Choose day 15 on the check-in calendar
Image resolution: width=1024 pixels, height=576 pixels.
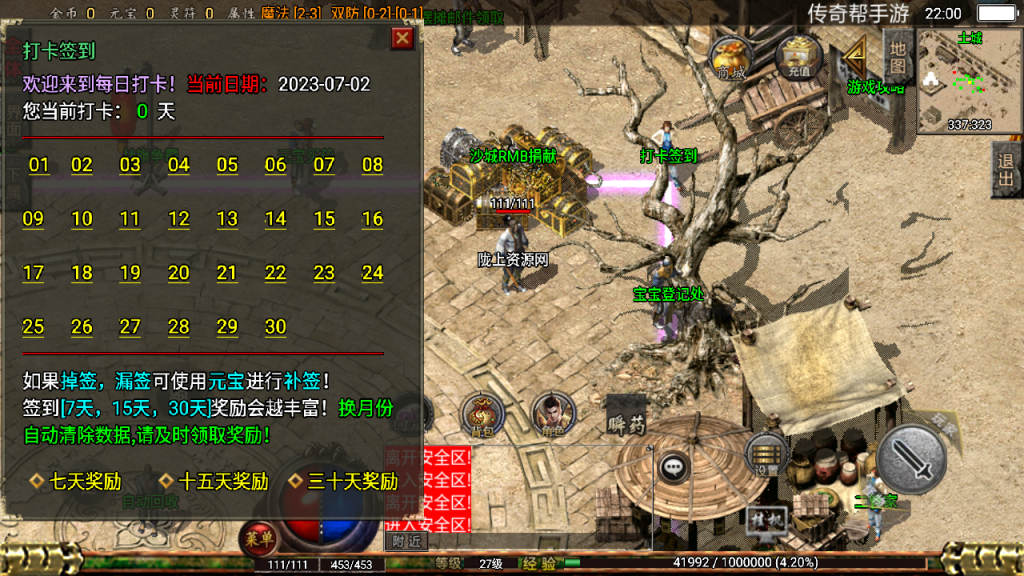point(324,219)
